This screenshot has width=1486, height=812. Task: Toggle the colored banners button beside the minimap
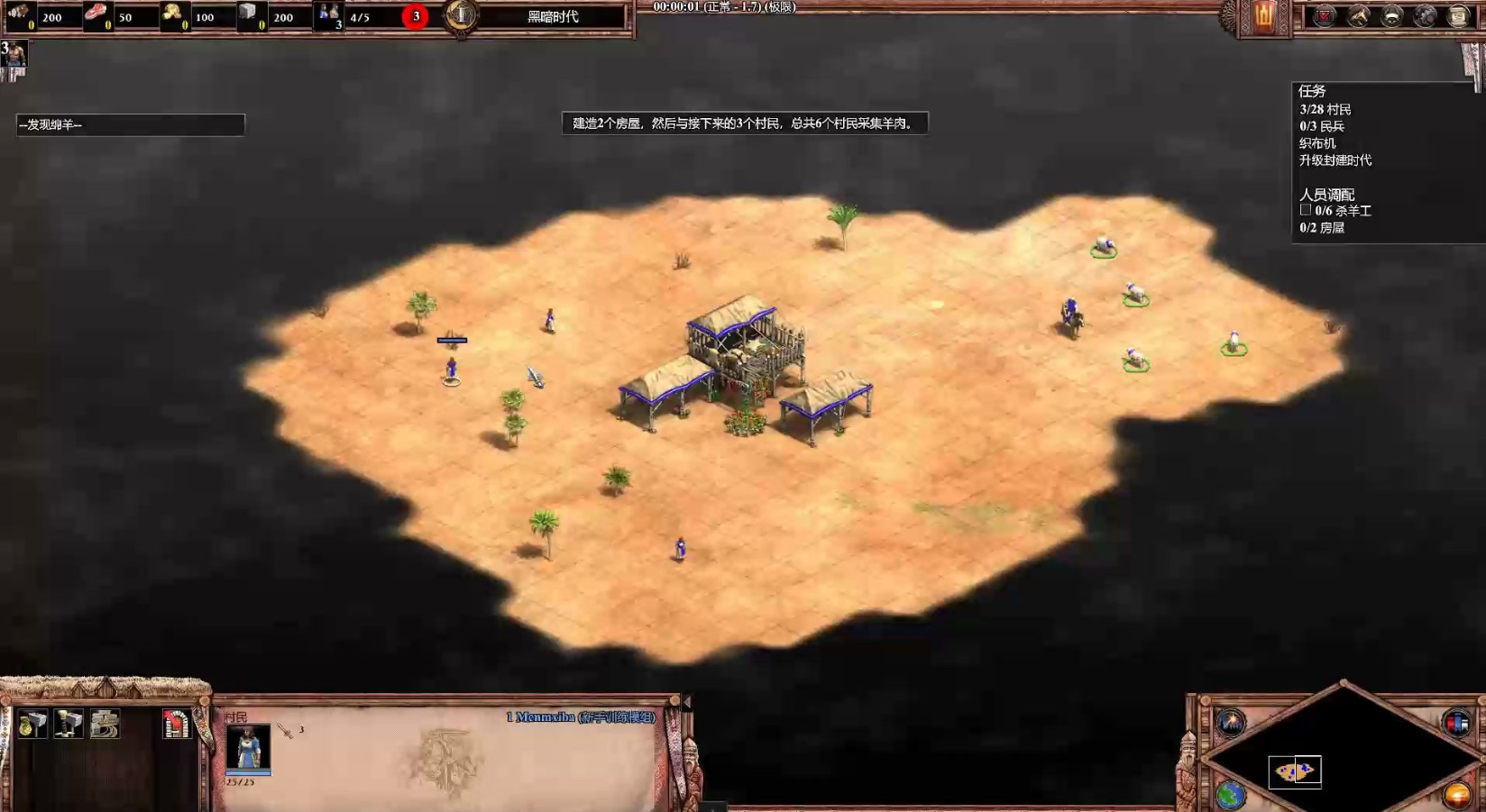(x=1456, y=722)
